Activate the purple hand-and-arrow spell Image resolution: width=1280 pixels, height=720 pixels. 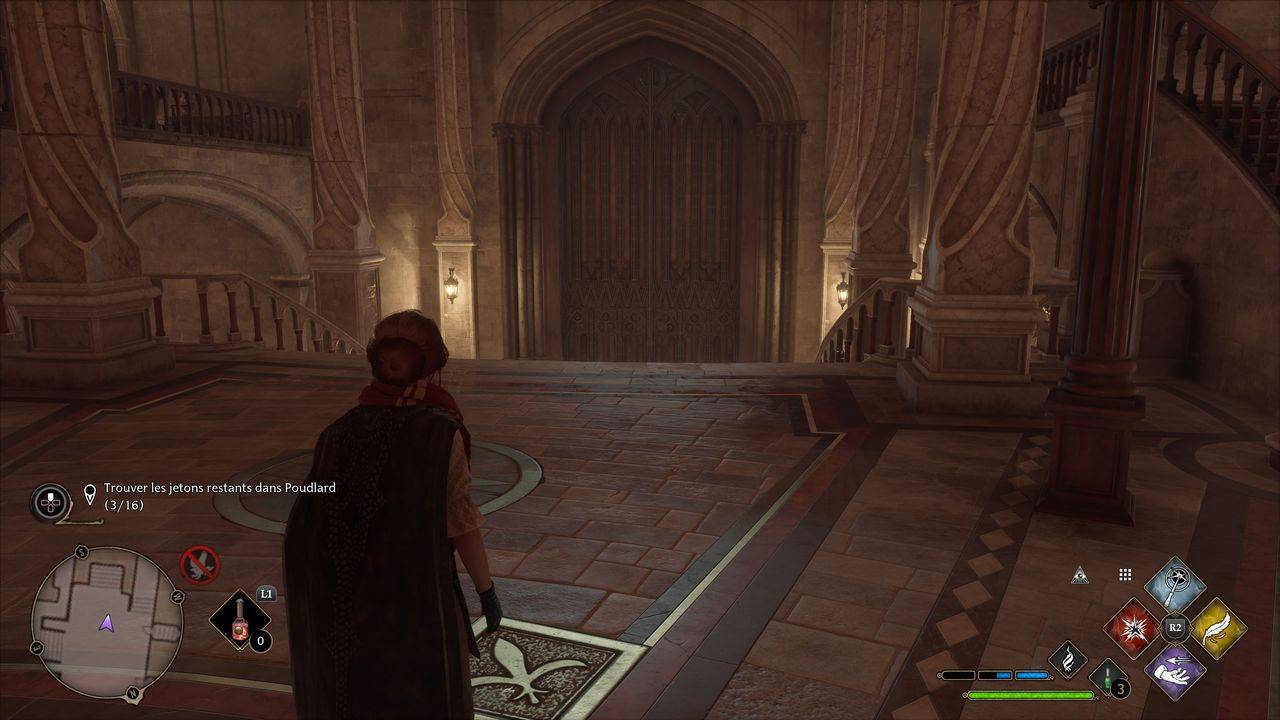(1175, 670)
